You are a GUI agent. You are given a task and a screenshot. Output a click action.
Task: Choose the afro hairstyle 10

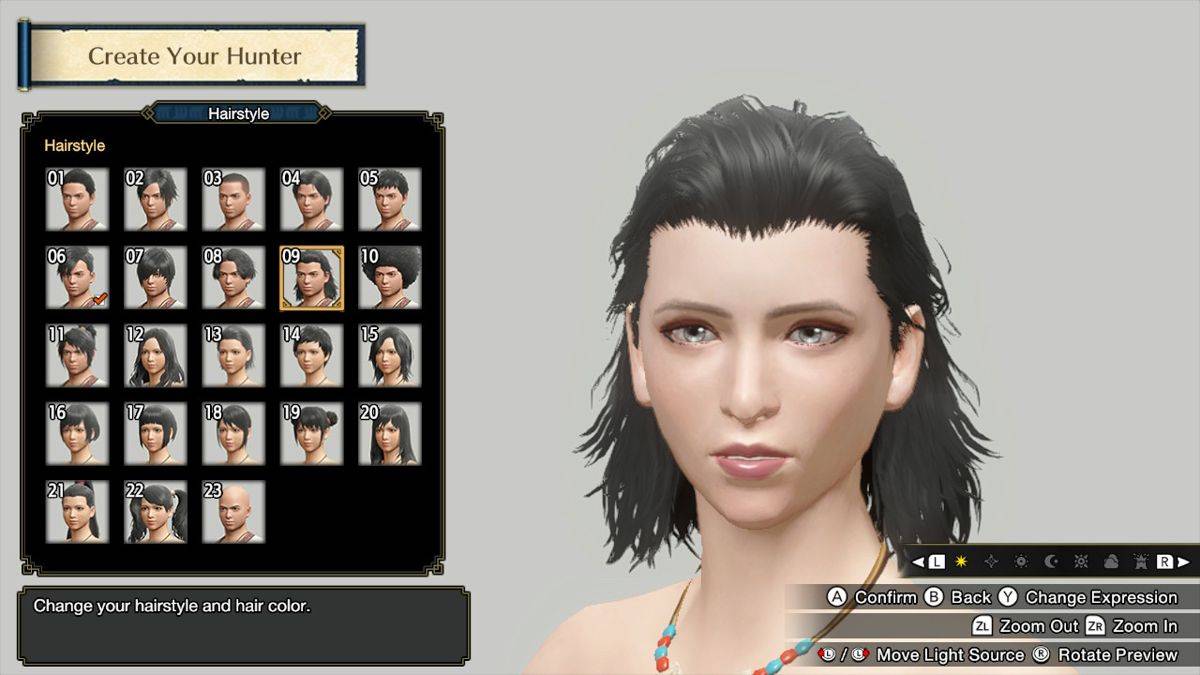[x=389, y=277]
